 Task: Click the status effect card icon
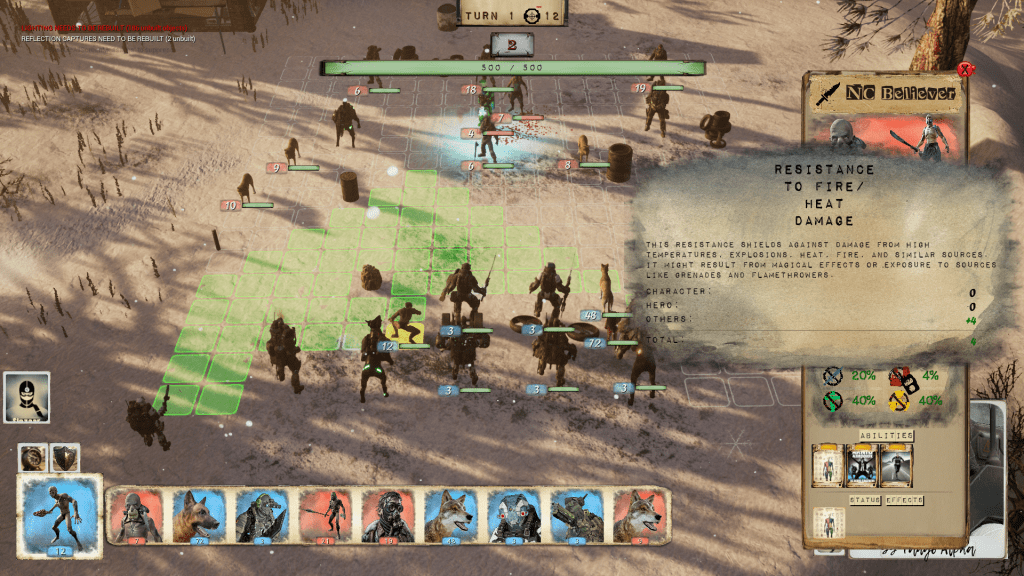pyautogui.click(x=829, y=523)
